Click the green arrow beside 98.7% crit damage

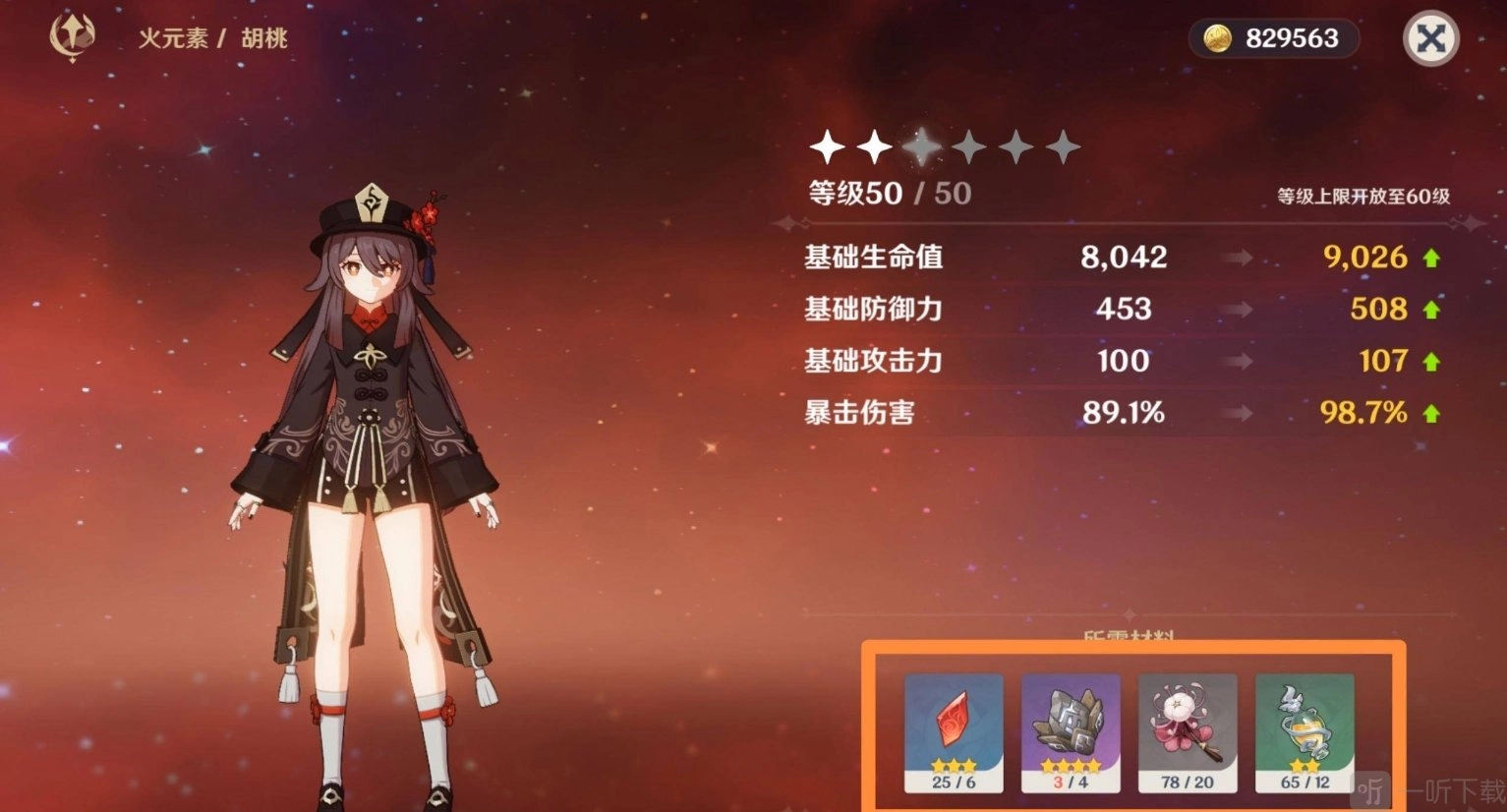1430,413
